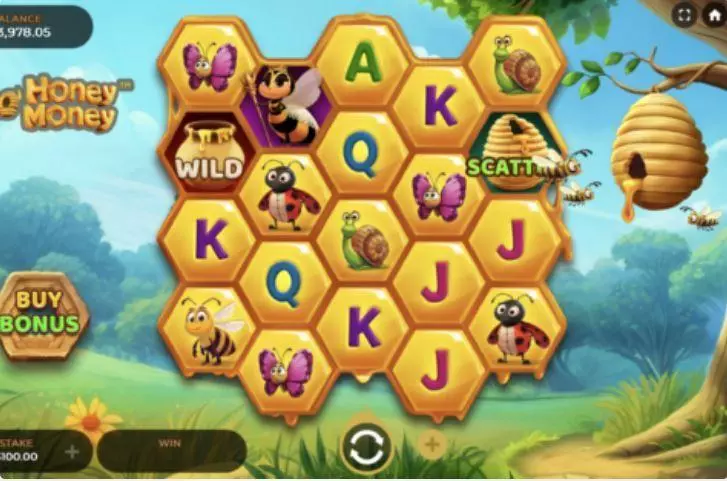Image resolution: width=727 pixels, height=481 pixels.
Task: Toggle fullscreen mode
Action: pyautogui.click(x=684, y=14)
